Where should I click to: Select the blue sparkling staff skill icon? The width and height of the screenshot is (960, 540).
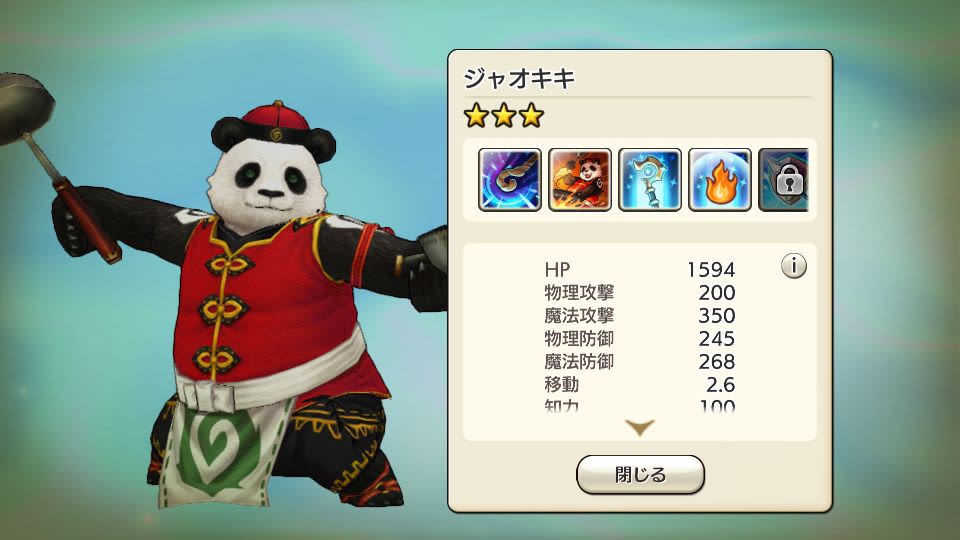coord(650,180)
